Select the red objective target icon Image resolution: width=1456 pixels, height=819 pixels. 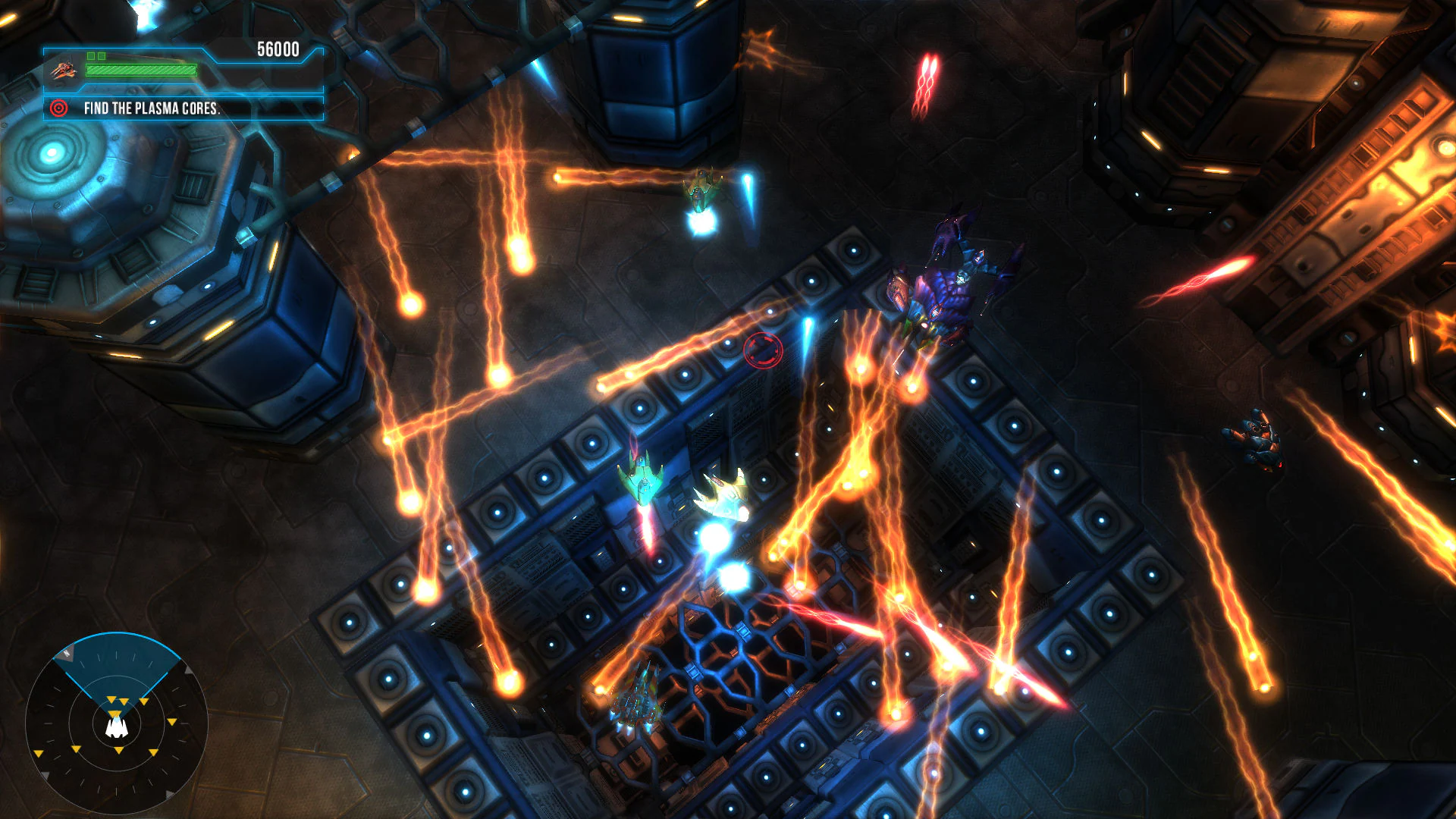point(58,108)
